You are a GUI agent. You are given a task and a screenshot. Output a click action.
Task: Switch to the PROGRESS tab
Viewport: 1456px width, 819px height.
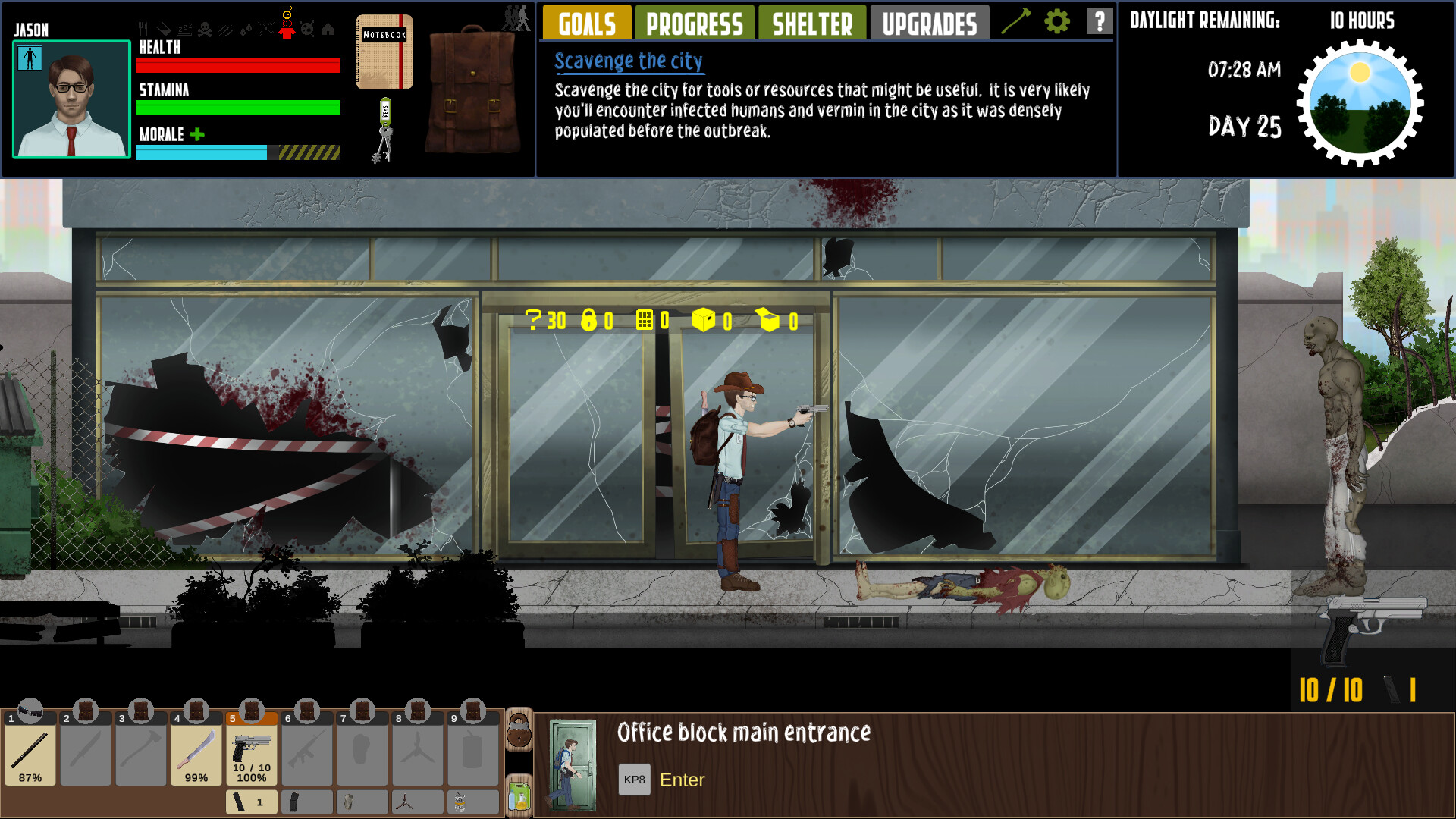pos(694,23)
